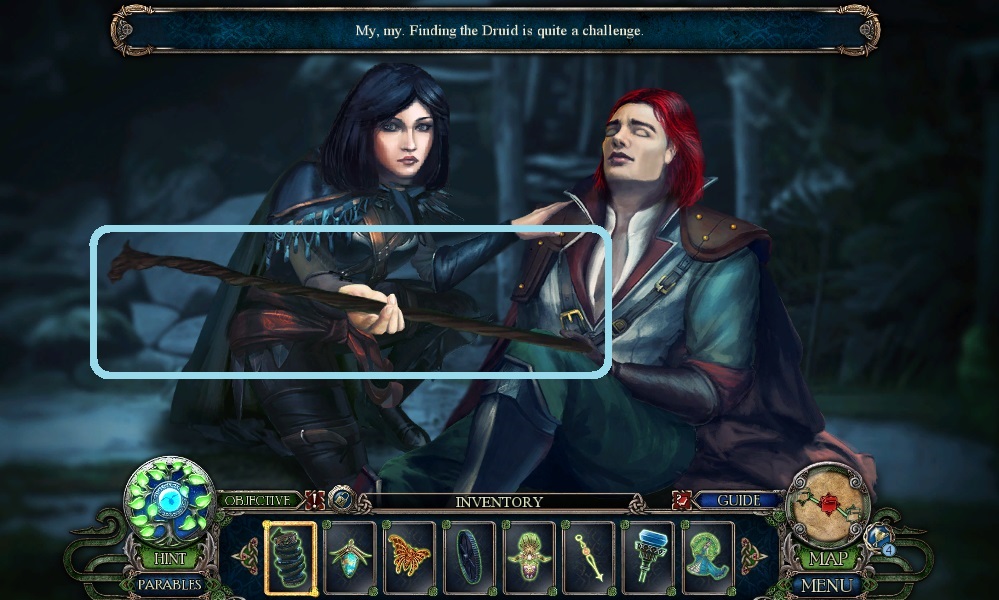The width and height of the screenshot is (999, 600).
Task: Show the current Objective
Action: coord(258,500)
